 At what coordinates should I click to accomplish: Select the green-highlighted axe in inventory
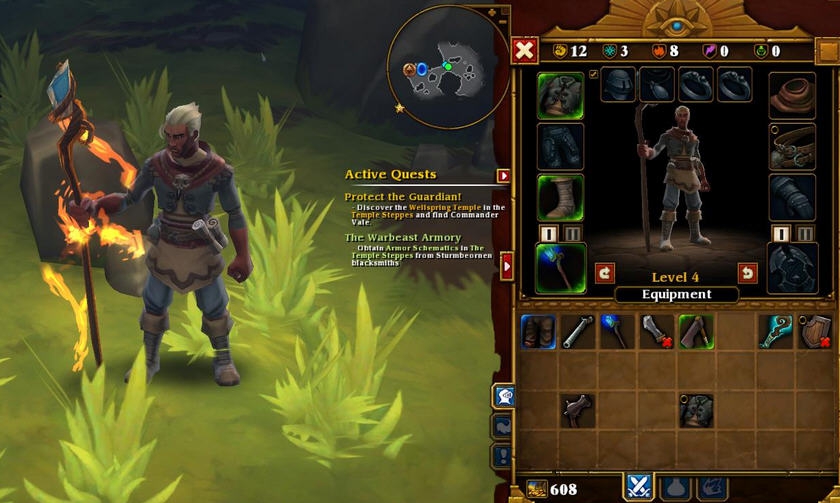click(696, 332)
